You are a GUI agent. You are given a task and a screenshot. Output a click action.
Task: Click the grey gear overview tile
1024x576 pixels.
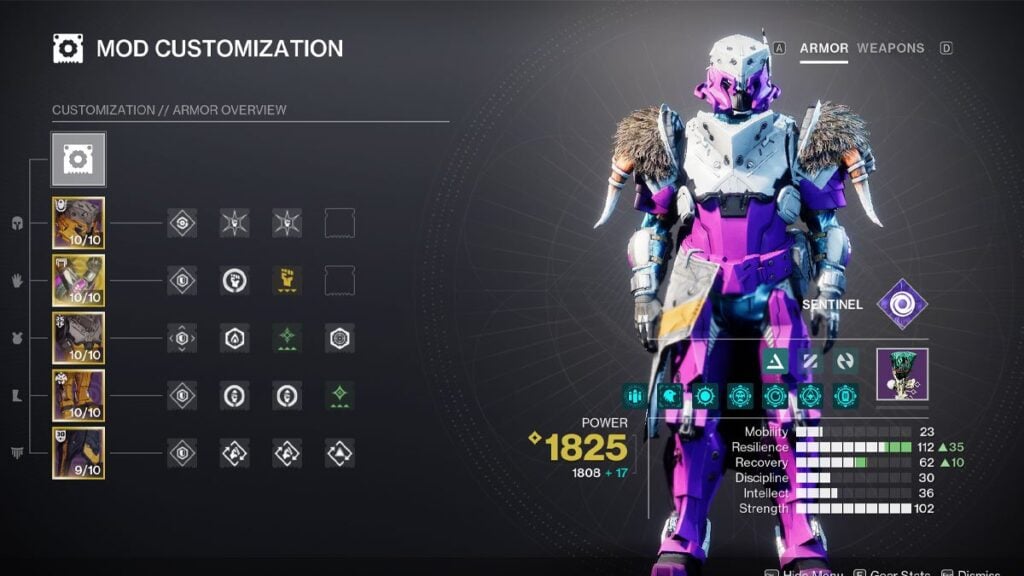(x=78, y=160)
